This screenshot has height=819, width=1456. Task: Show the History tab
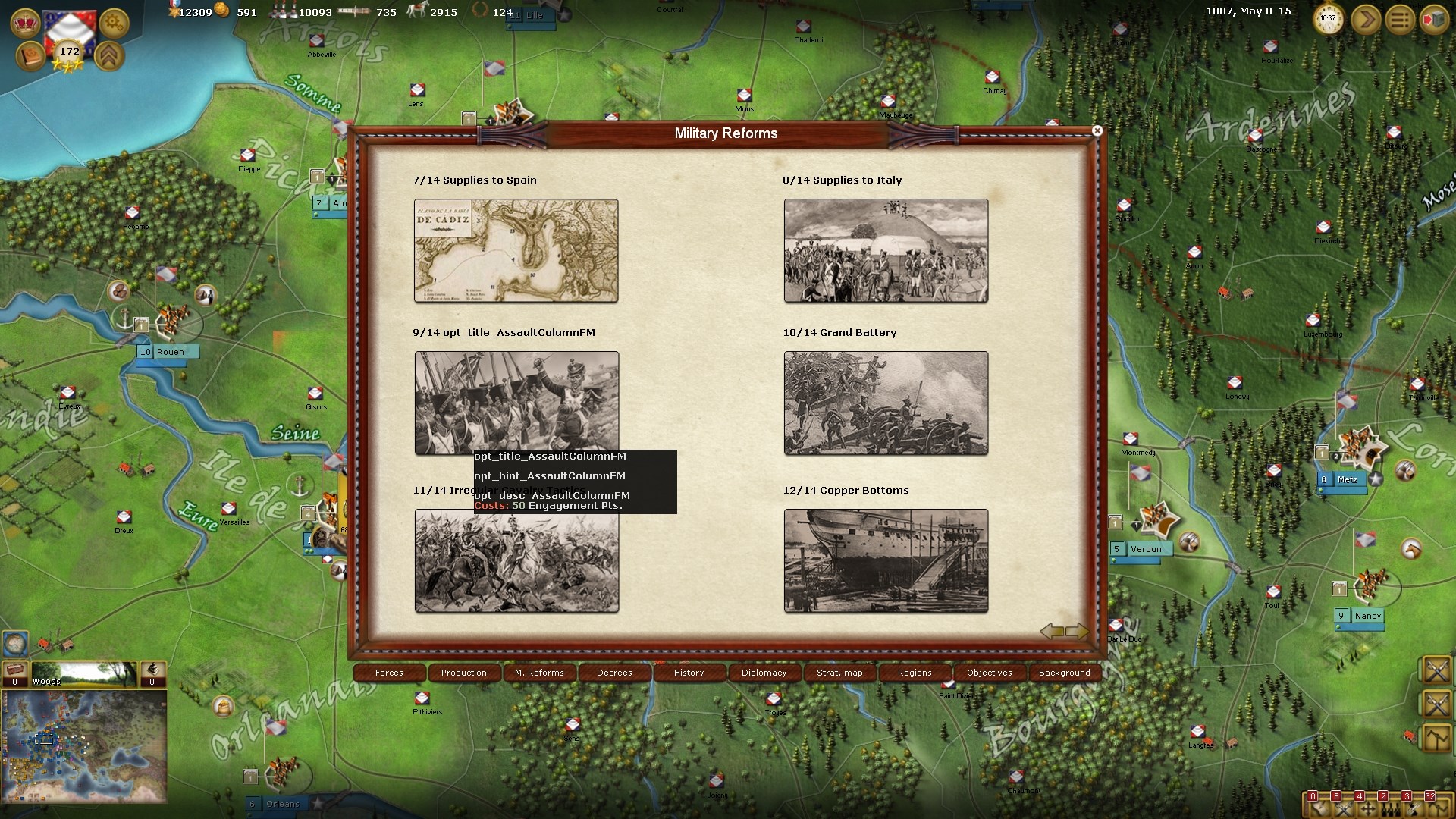(689, 673)
